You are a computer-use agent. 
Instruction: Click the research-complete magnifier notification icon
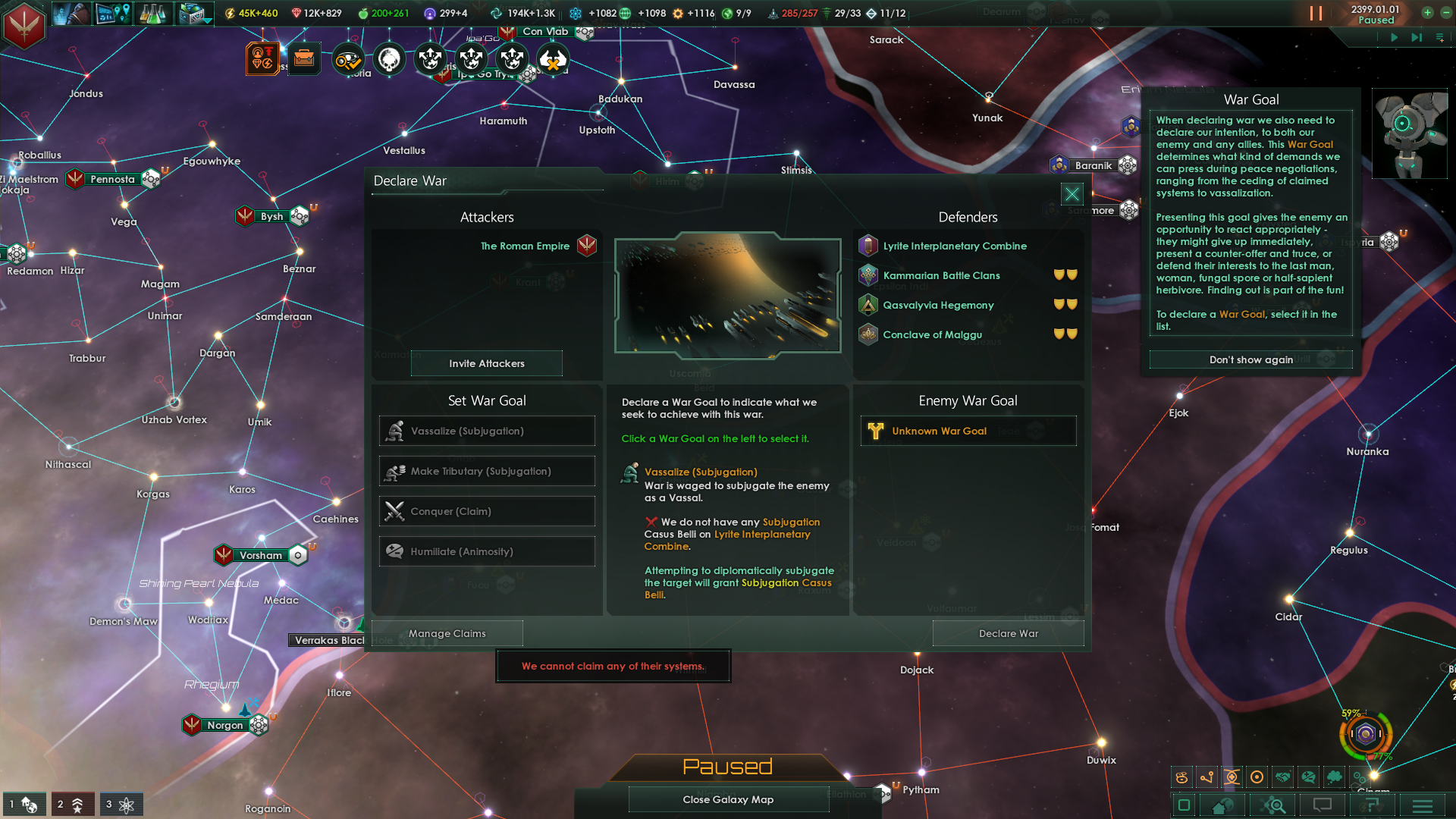347,59
